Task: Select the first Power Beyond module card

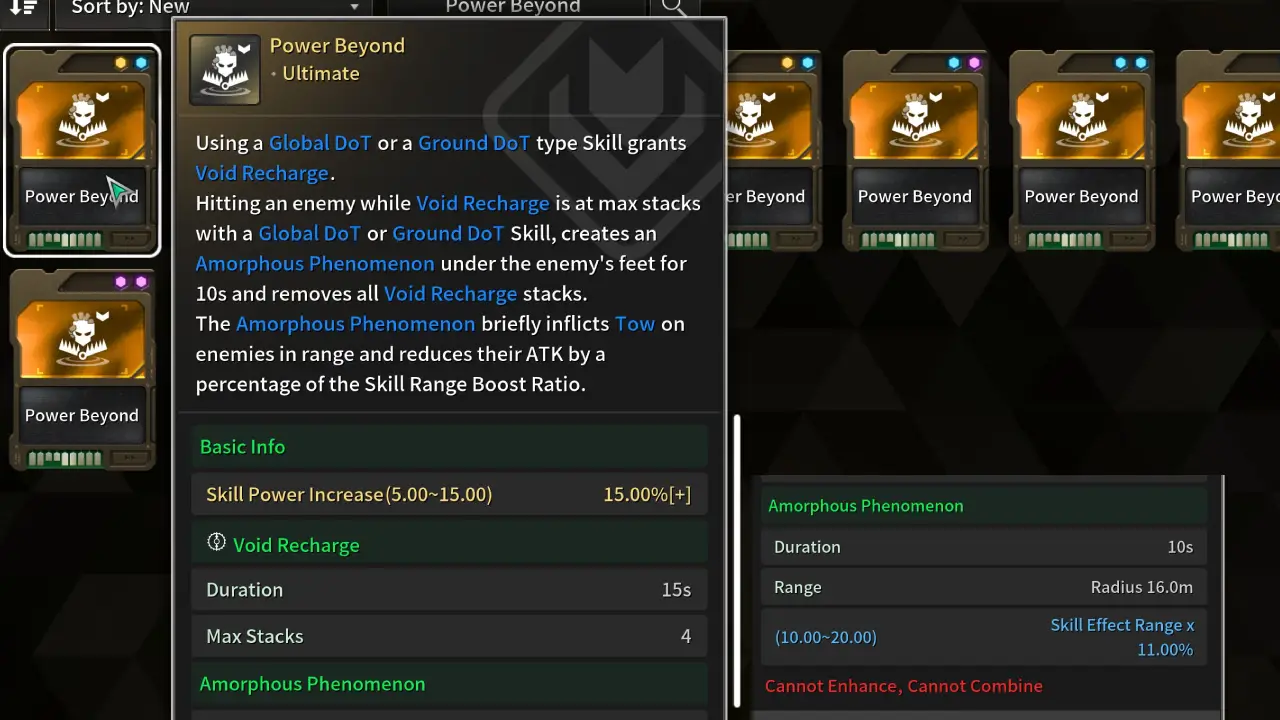Action: pos(82,150)
